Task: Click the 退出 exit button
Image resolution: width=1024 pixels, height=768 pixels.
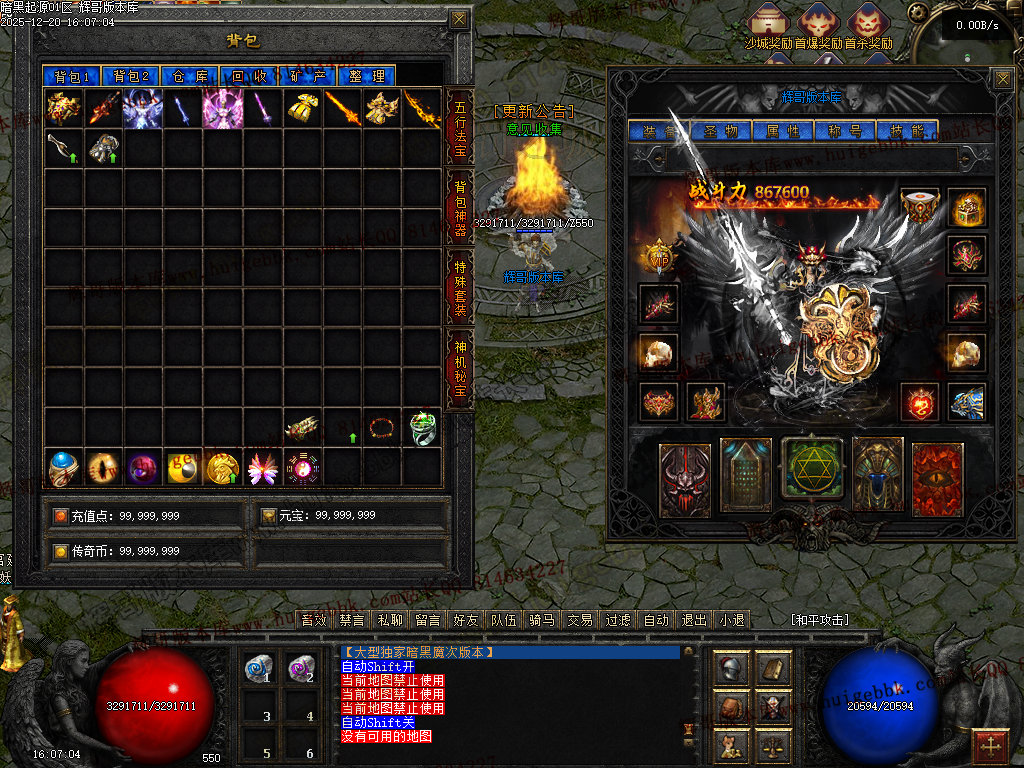Action: (693, 620)
